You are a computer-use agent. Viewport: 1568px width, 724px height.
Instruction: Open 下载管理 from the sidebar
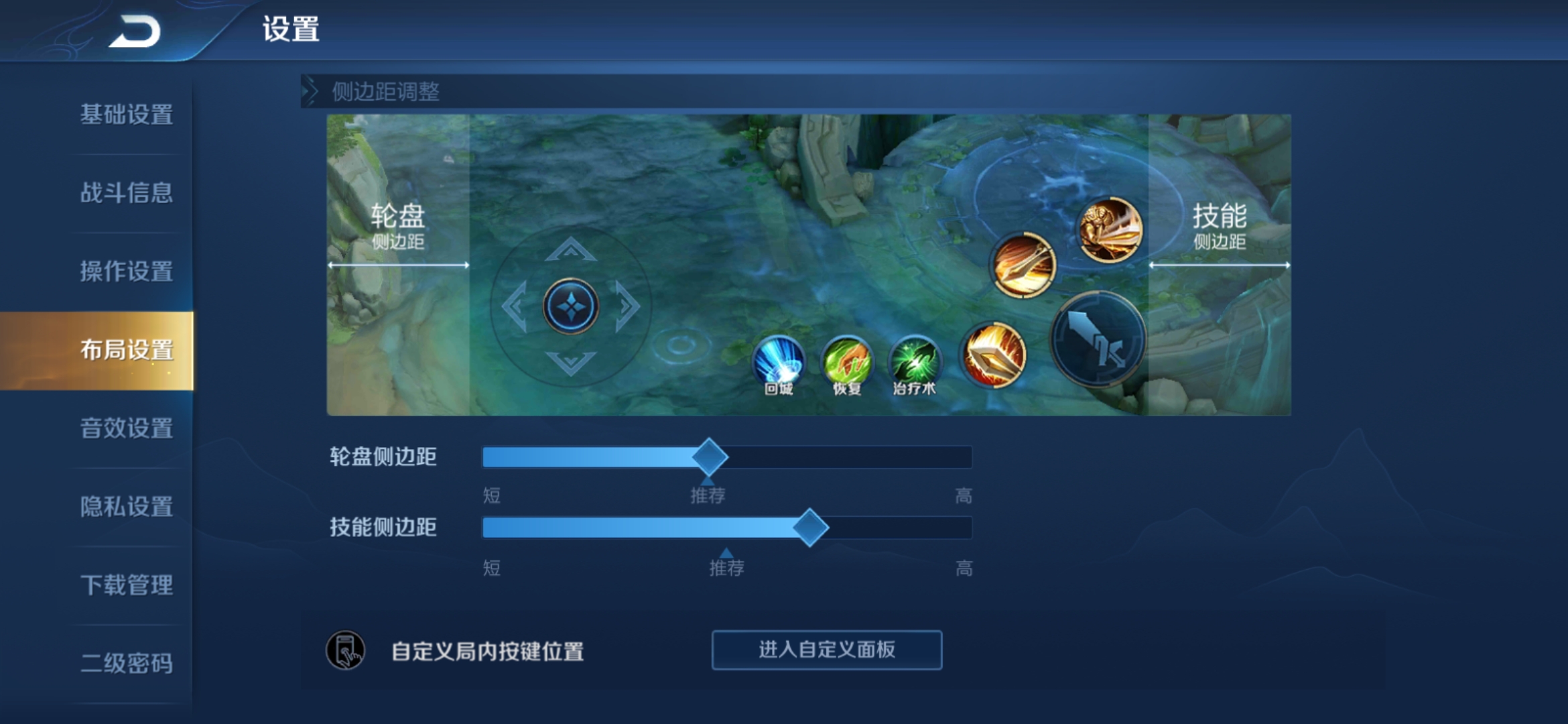(x=126, y=586)
